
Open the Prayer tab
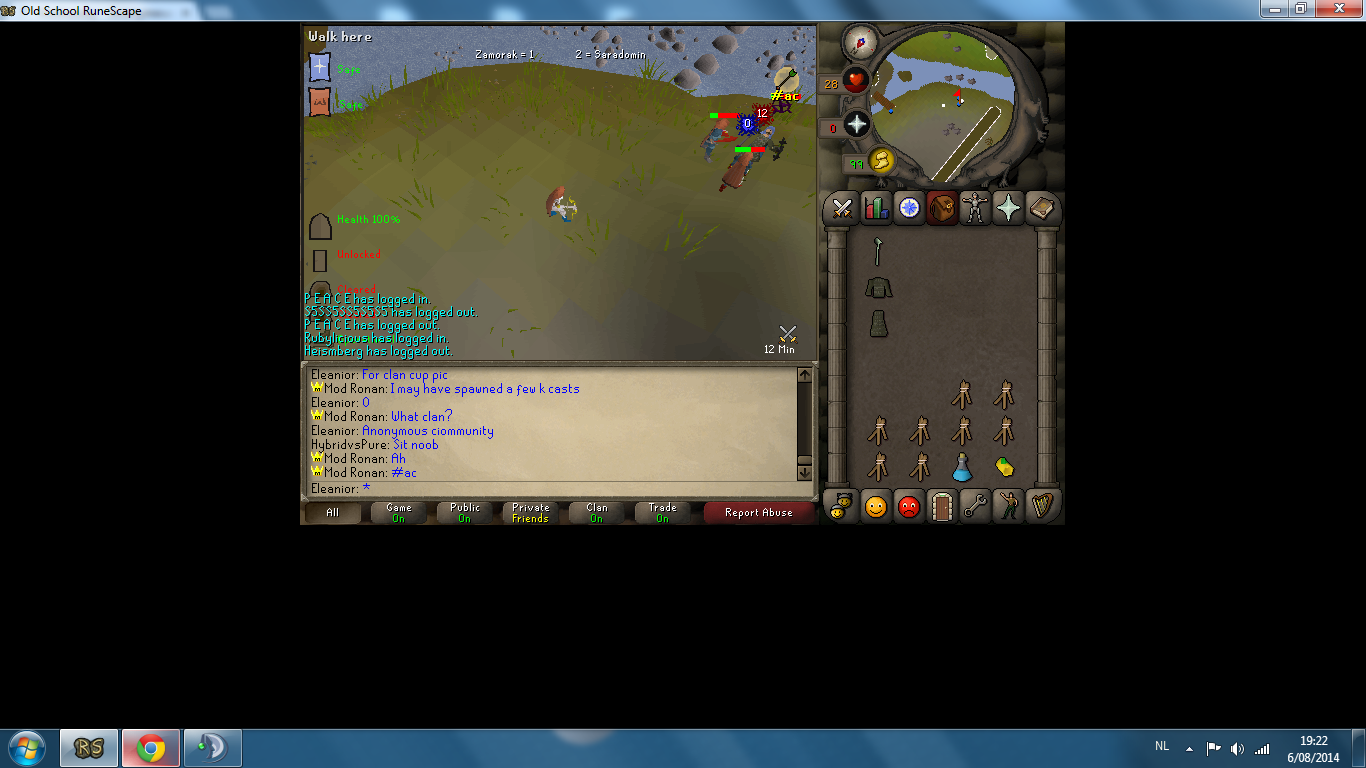pos(1008,208)
